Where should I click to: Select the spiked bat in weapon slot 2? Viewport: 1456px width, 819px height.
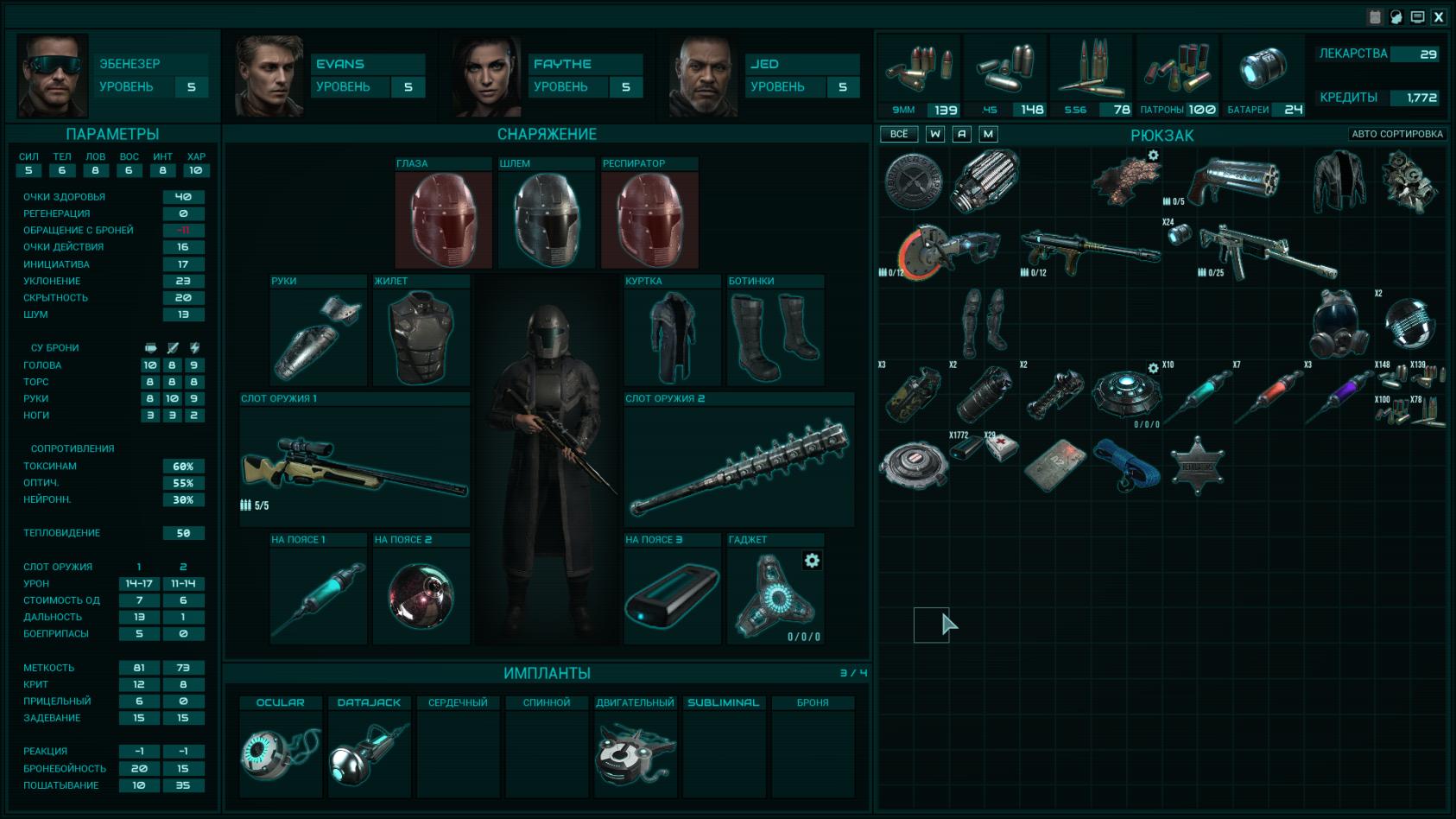point(739,467)
